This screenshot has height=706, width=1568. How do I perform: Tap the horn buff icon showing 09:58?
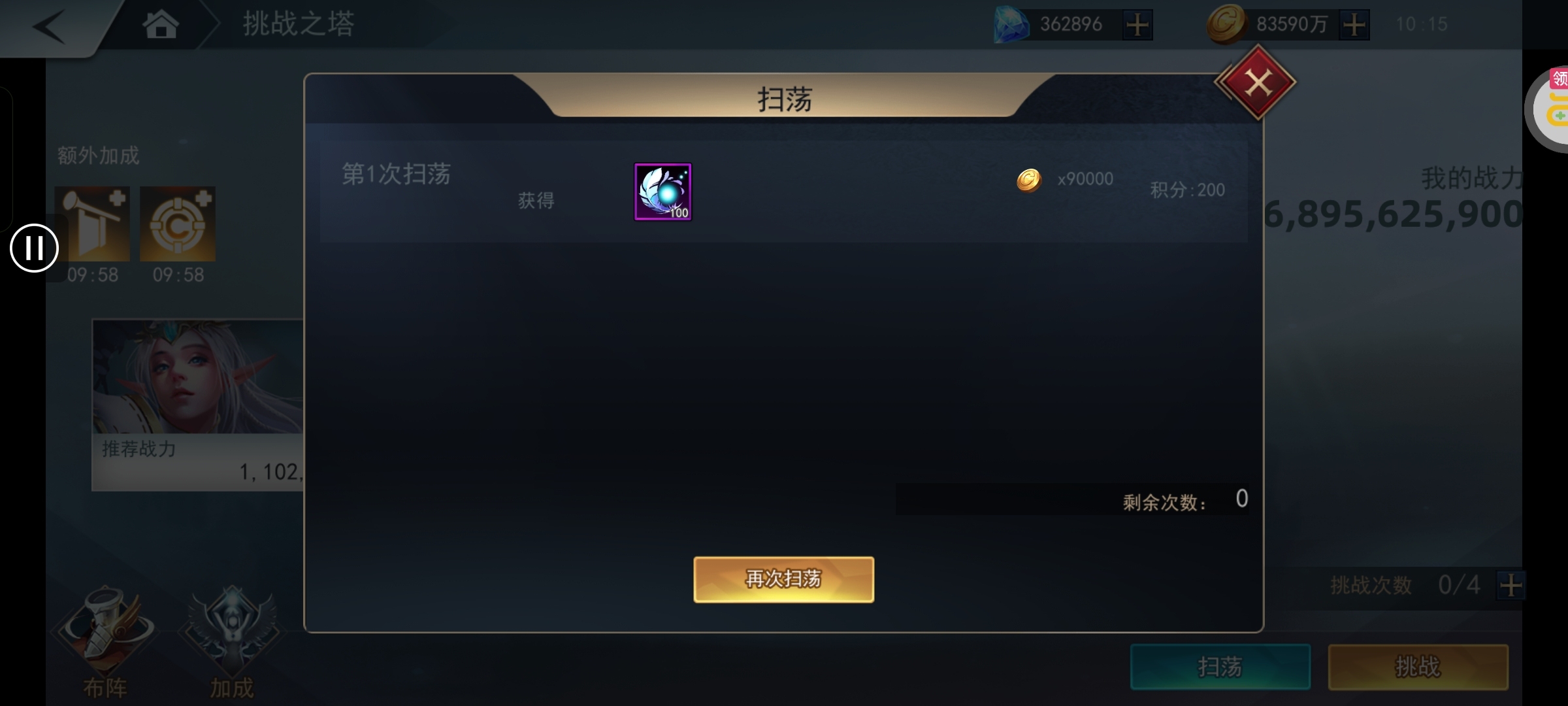(x=93, y=223)
